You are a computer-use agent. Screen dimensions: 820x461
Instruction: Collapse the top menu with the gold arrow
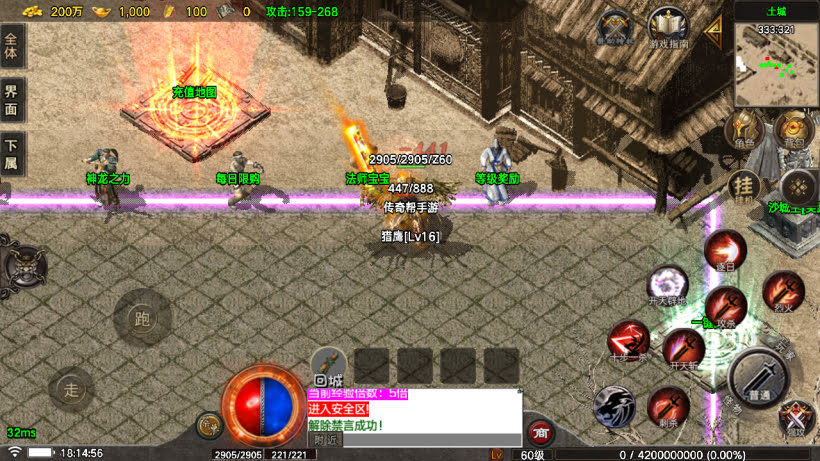(x=714, y=30)
